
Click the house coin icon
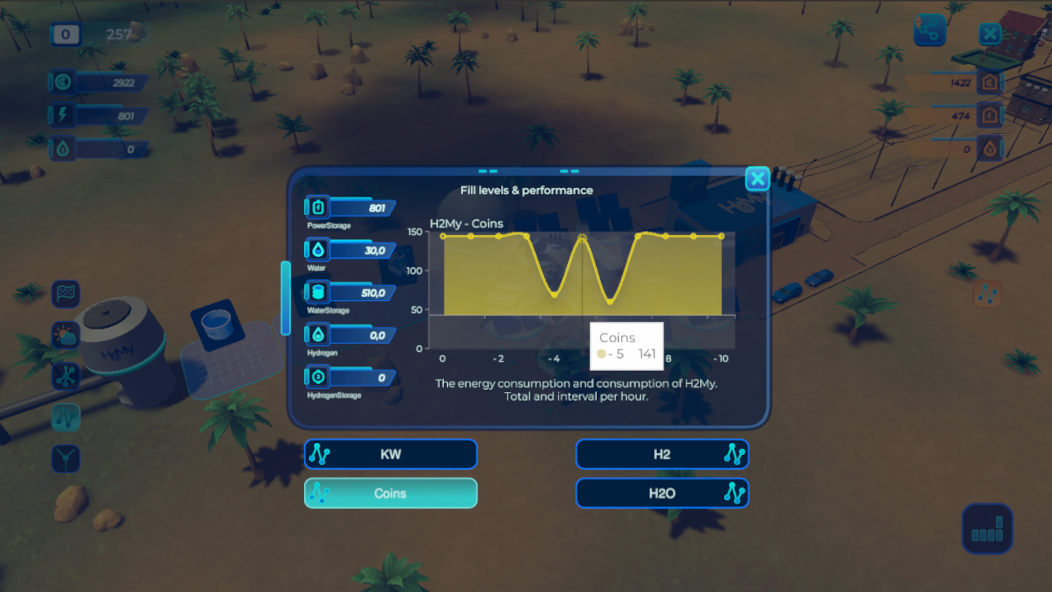click(x=991, y=82)
